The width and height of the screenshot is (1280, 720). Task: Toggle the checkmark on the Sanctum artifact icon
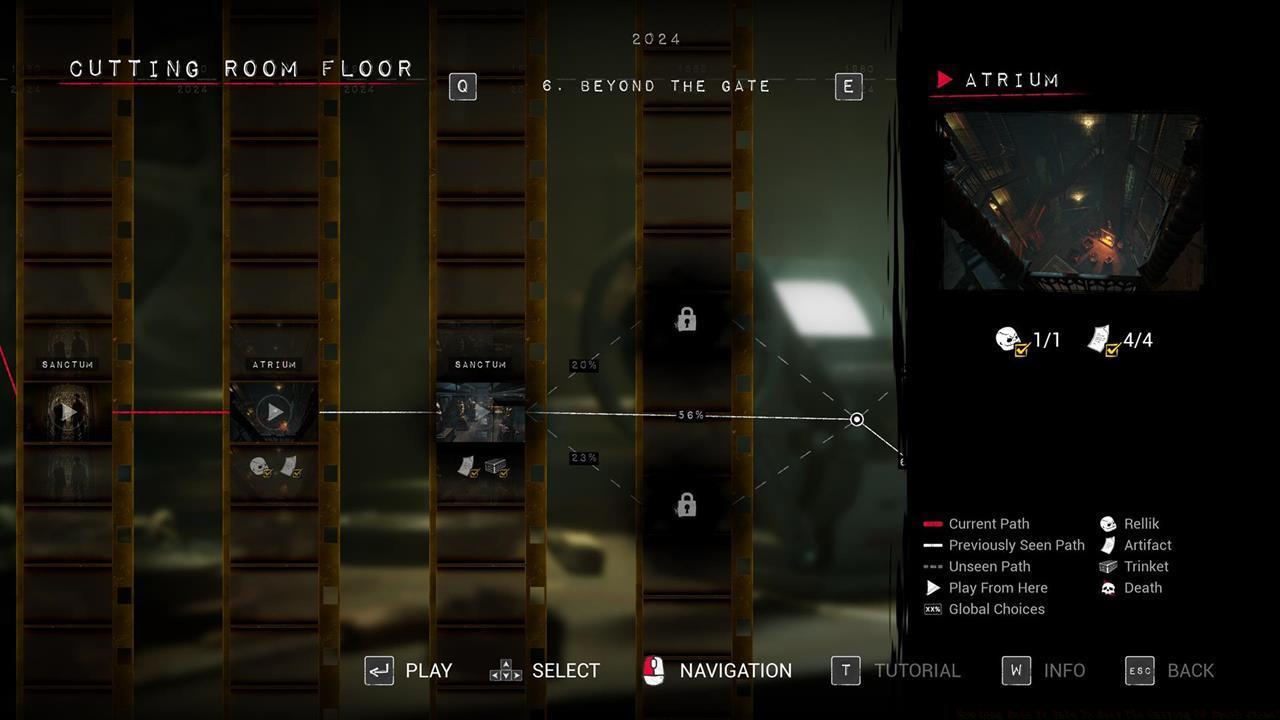click(472, 473)
